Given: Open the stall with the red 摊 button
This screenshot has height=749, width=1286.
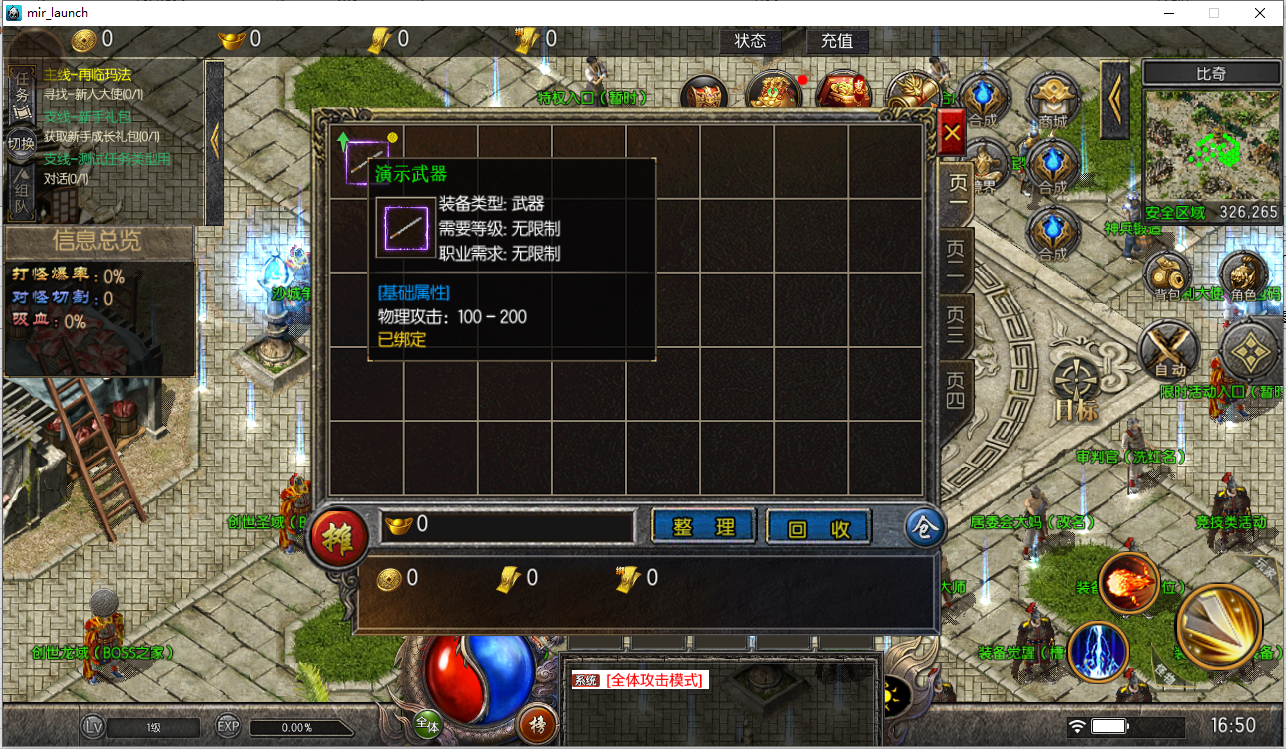Looking at the screenshot, I should pyautogui.click(x=338, y=537).
